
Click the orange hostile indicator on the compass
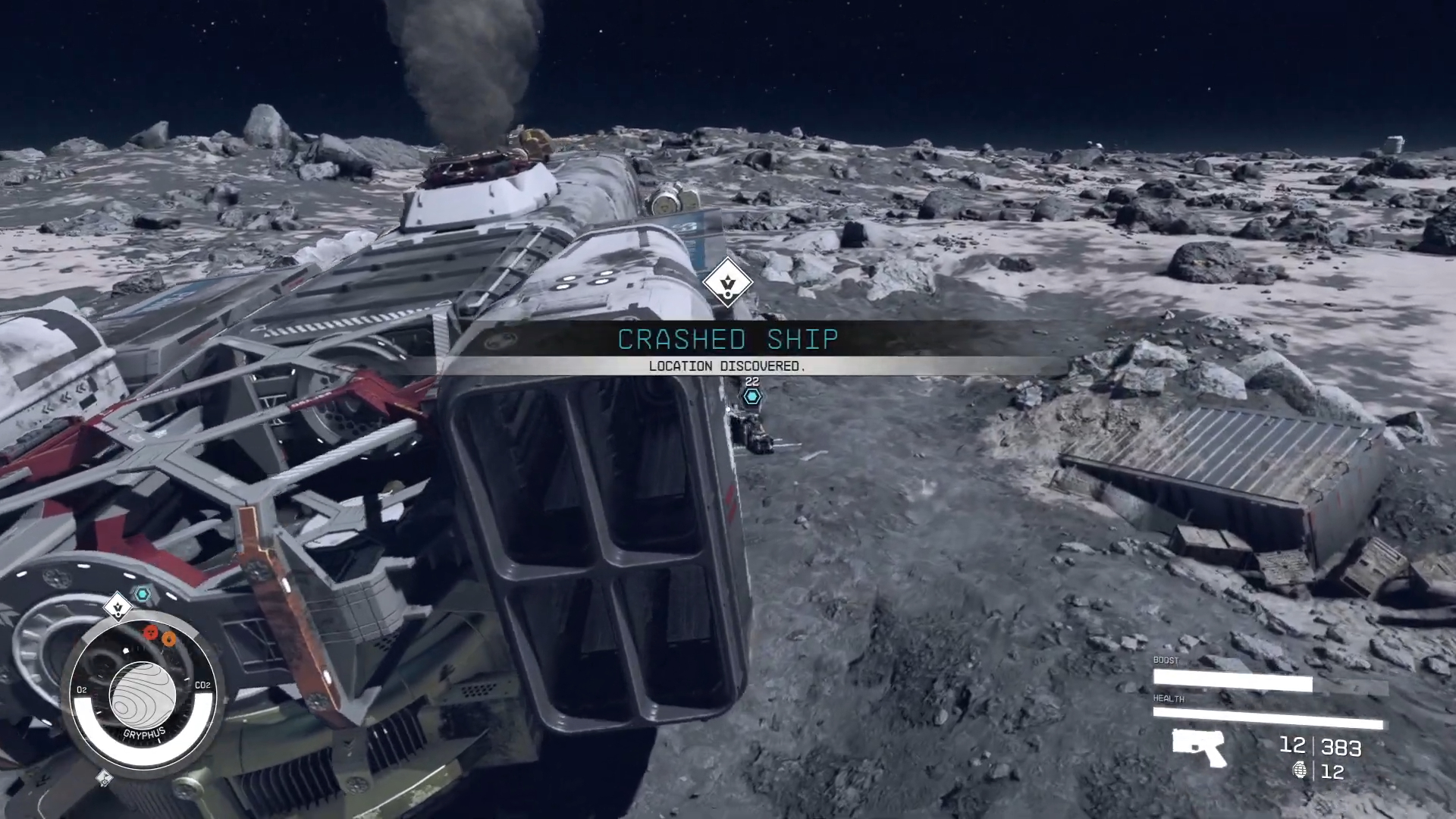coord(170,637)
